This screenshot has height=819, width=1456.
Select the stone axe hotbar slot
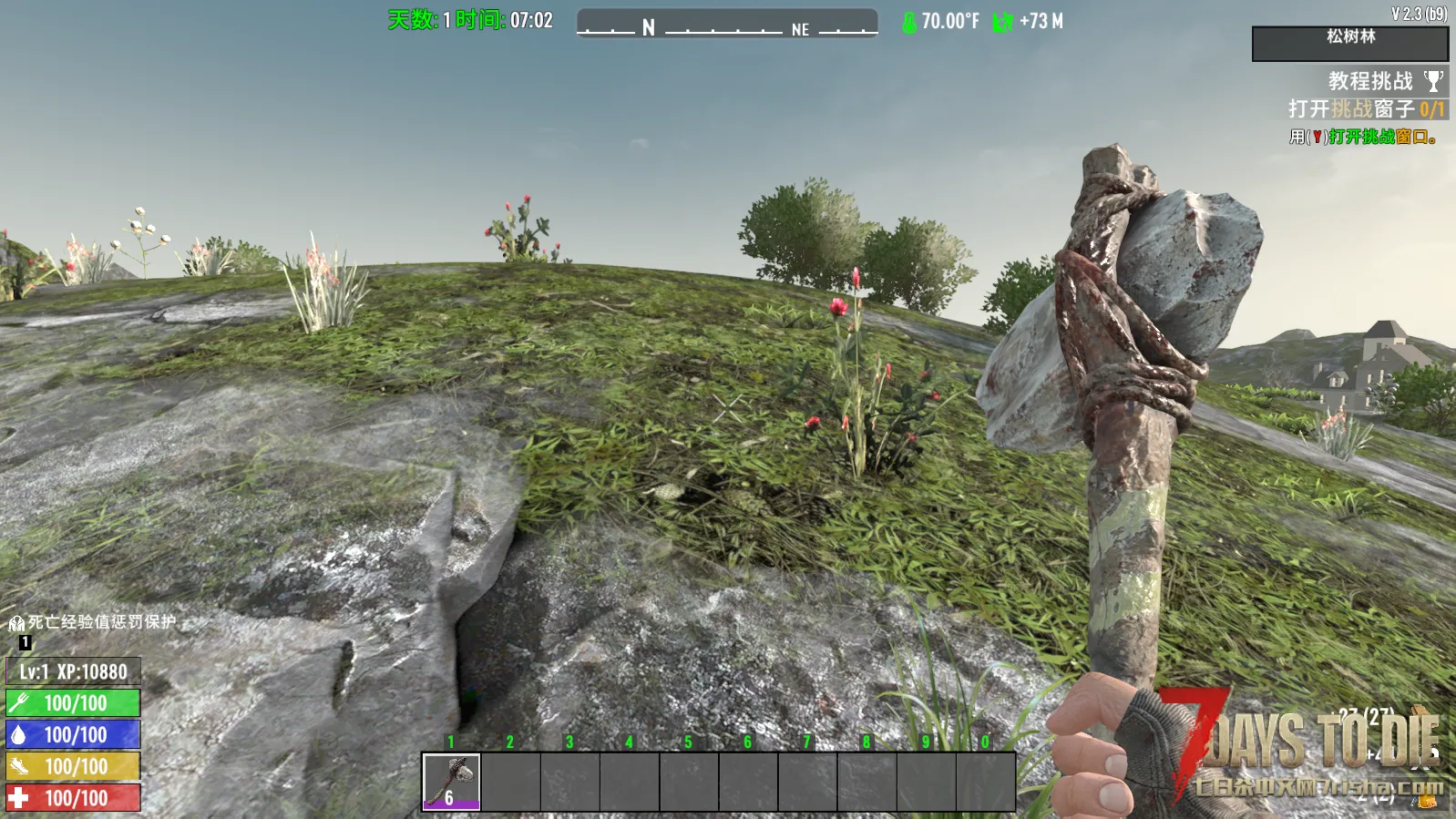pos(451,781)
